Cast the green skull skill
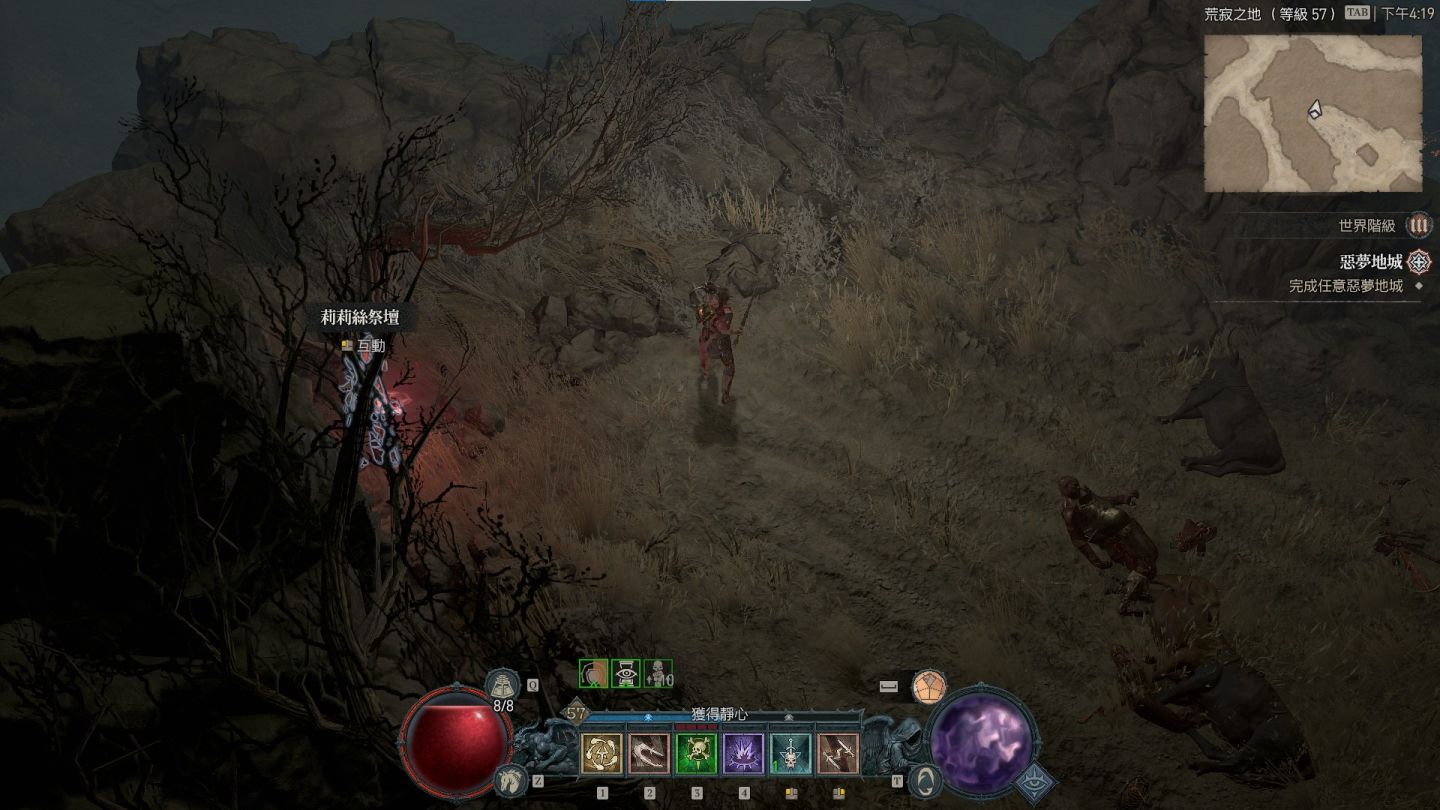1440x810 pixels. tap(696, 754)
